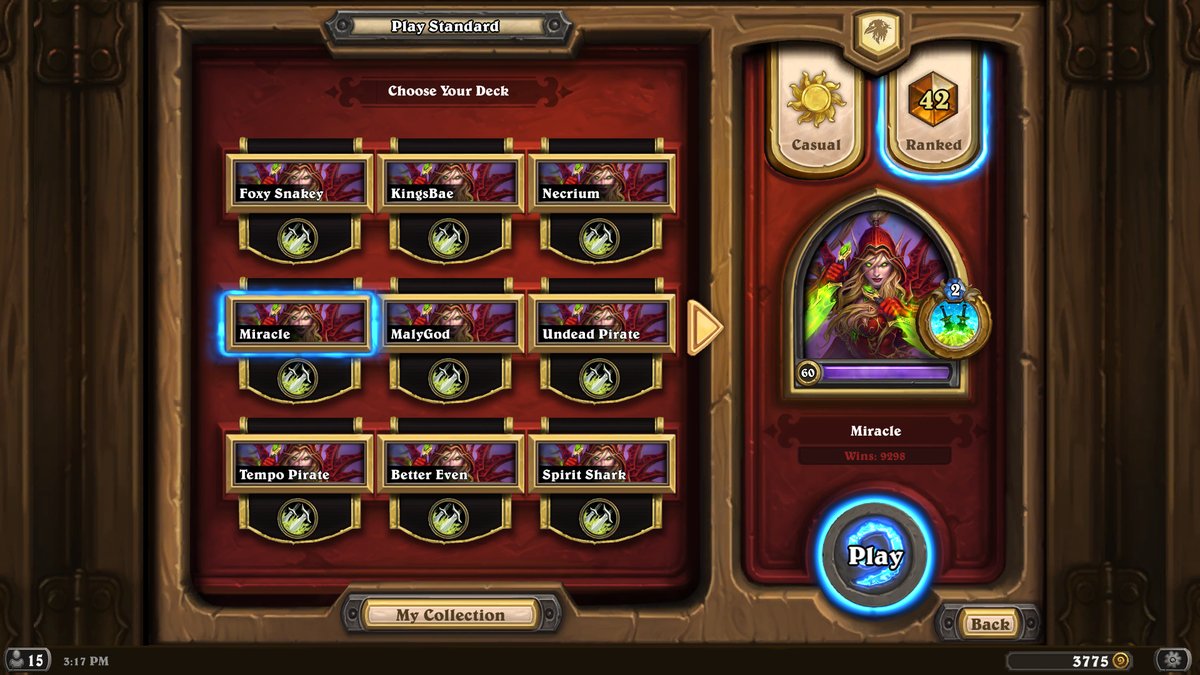Choose the Better Even deck
This screenshot has height=675, width=1200.
click(x=450, y=464)
